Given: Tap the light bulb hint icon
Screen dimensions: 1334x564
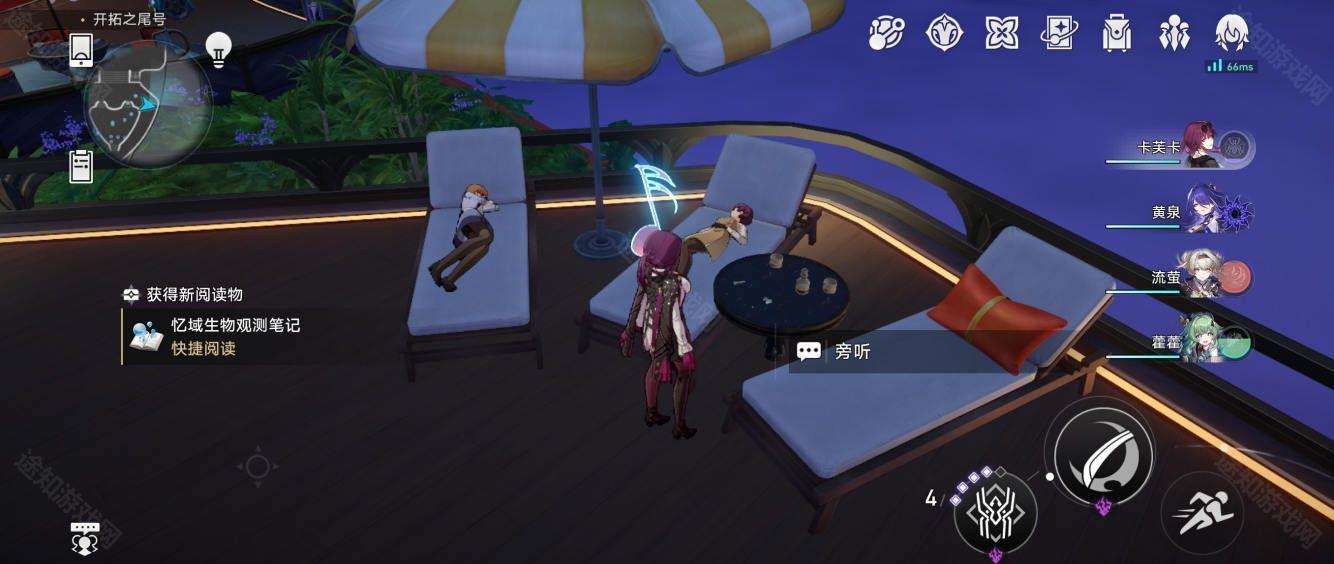Looking at the screenshot, I should [218, 47].
